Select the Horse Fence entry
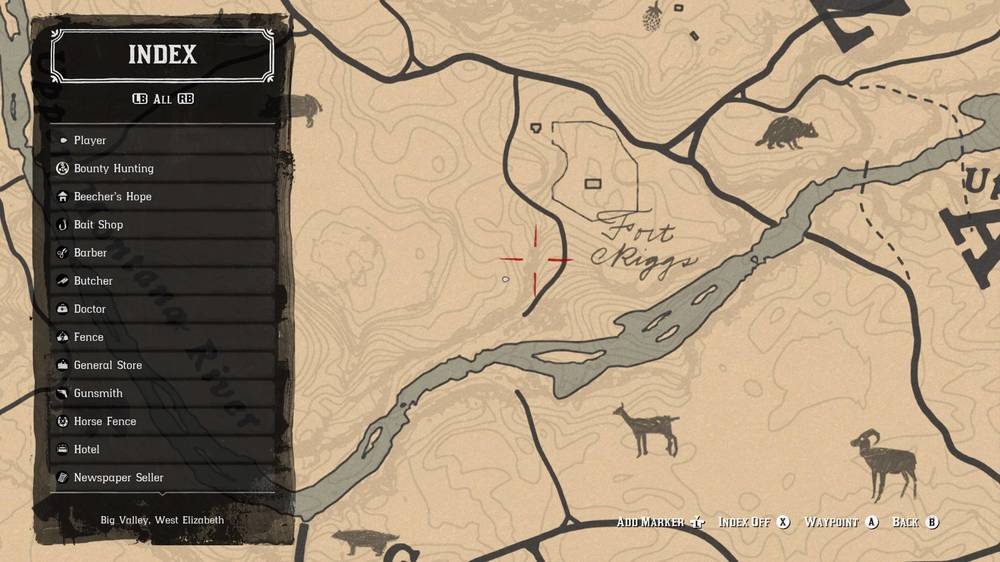Image resolution: width=1000 pixels, height=562 pixels. tap(163, 421)
